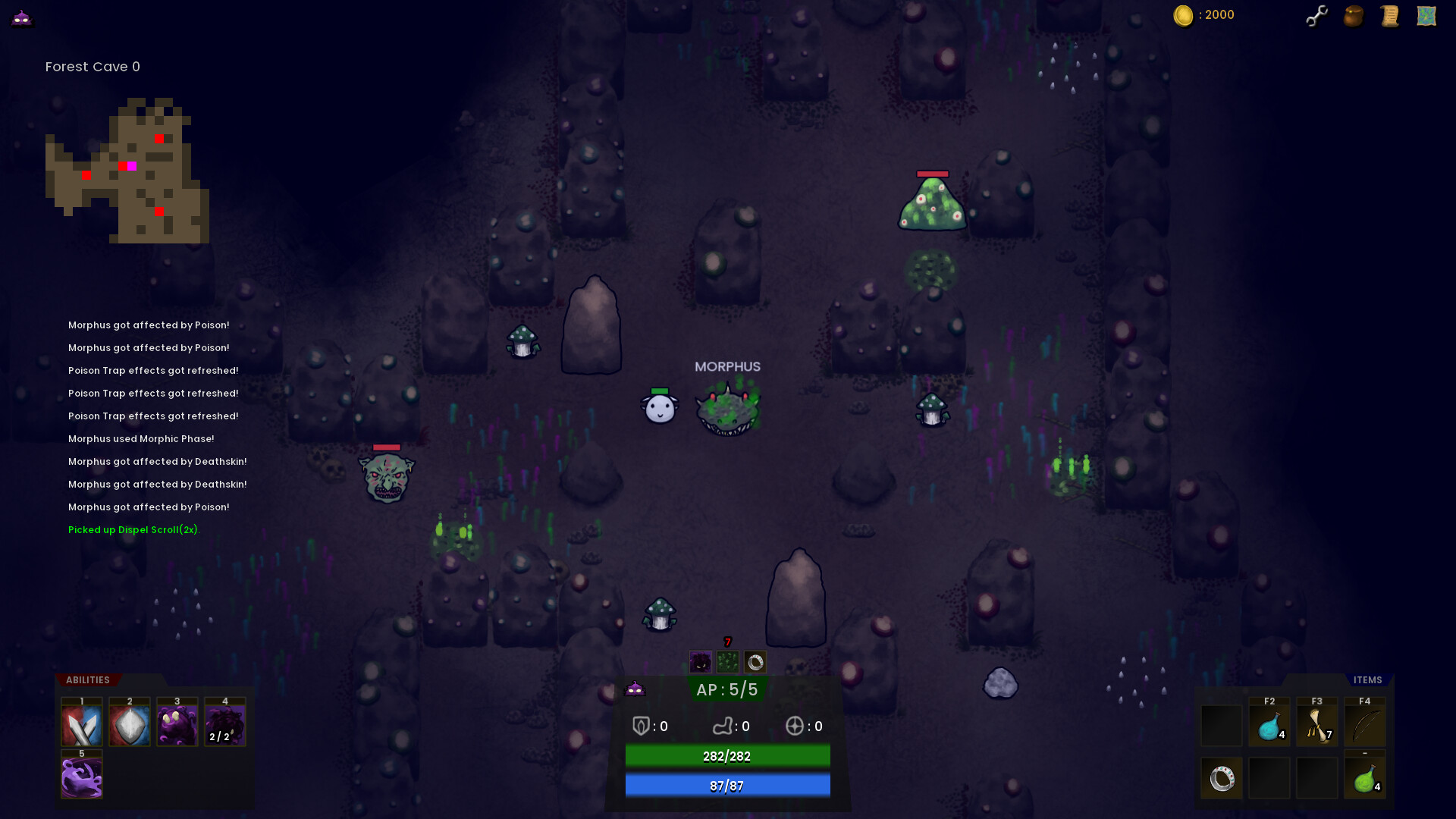Image resolution: width=1456 pixels, height=819 pixels.
Task: Use the F3 scroll item with 7 count
Action: pyautogui.click(x=1316, y=725)
